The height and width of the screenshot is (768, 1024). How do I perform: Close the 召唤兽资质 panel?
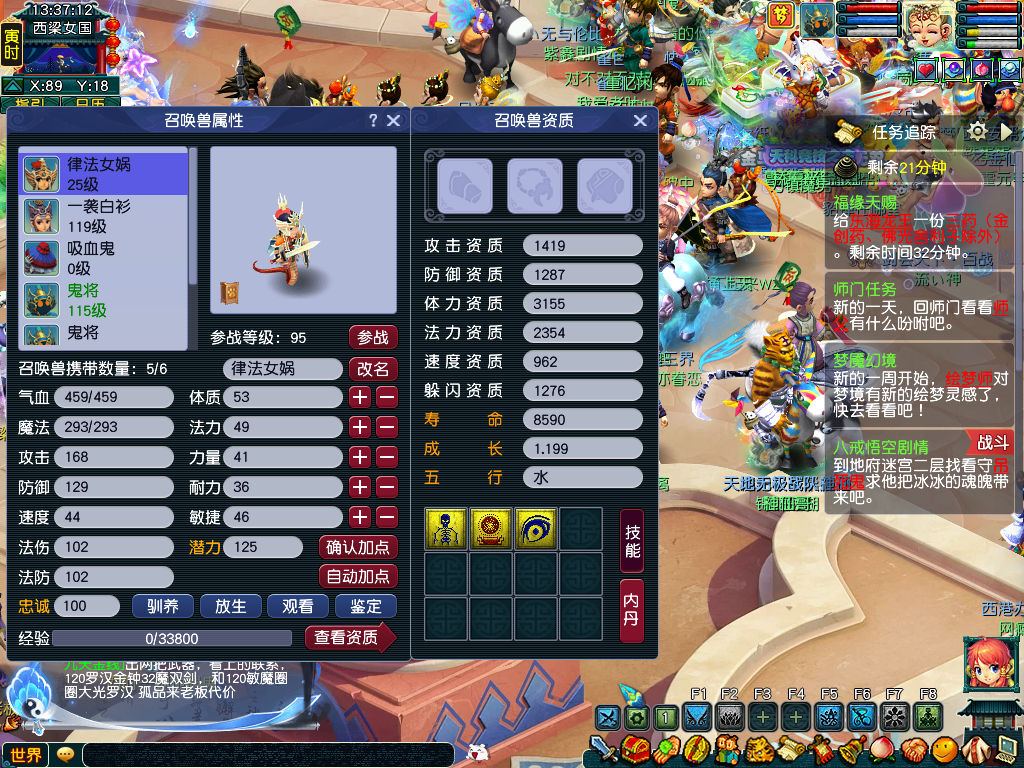tap(640, 121)
